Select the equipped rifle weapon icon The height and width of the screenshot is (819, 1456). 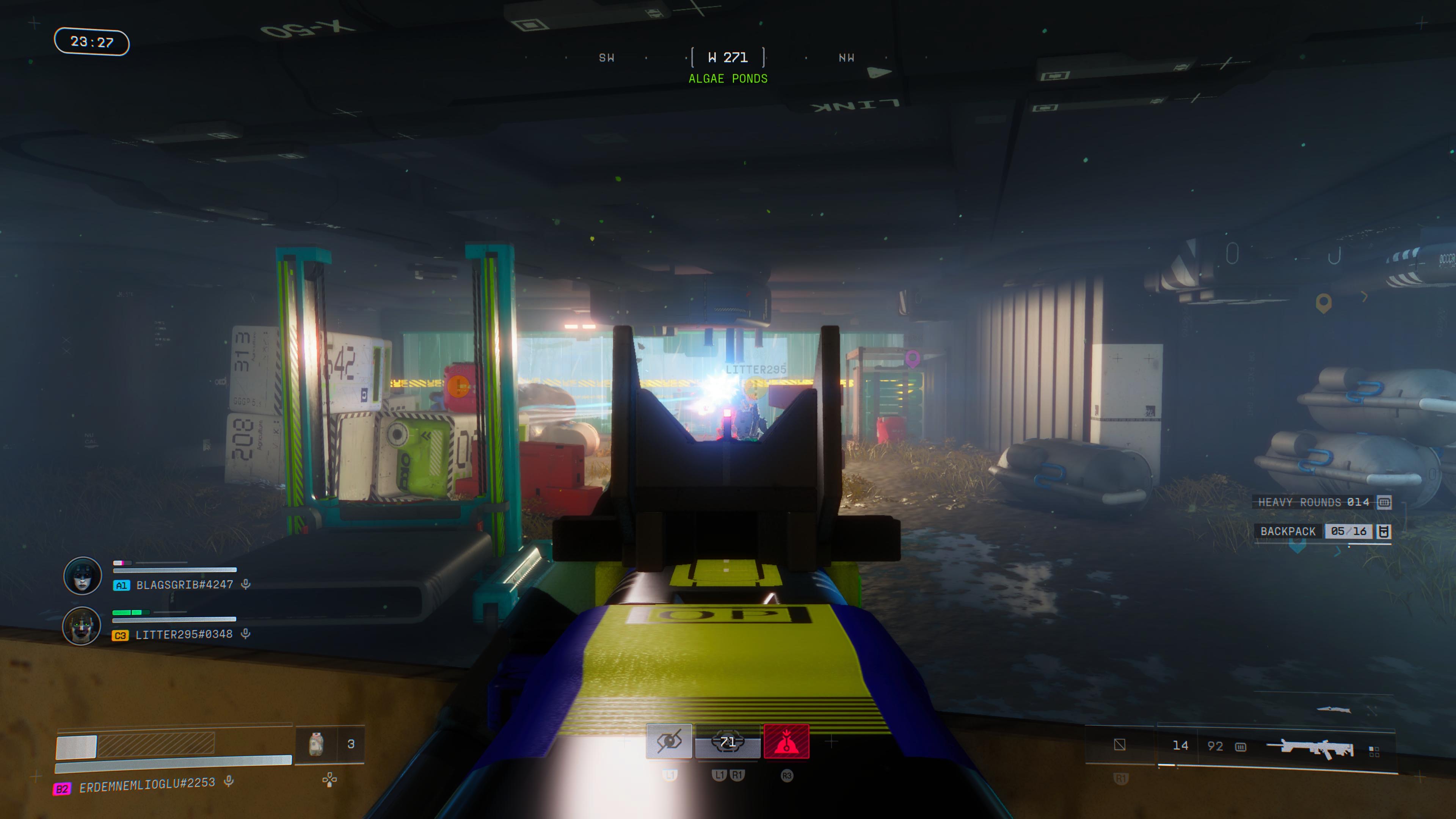(1310, 747)
